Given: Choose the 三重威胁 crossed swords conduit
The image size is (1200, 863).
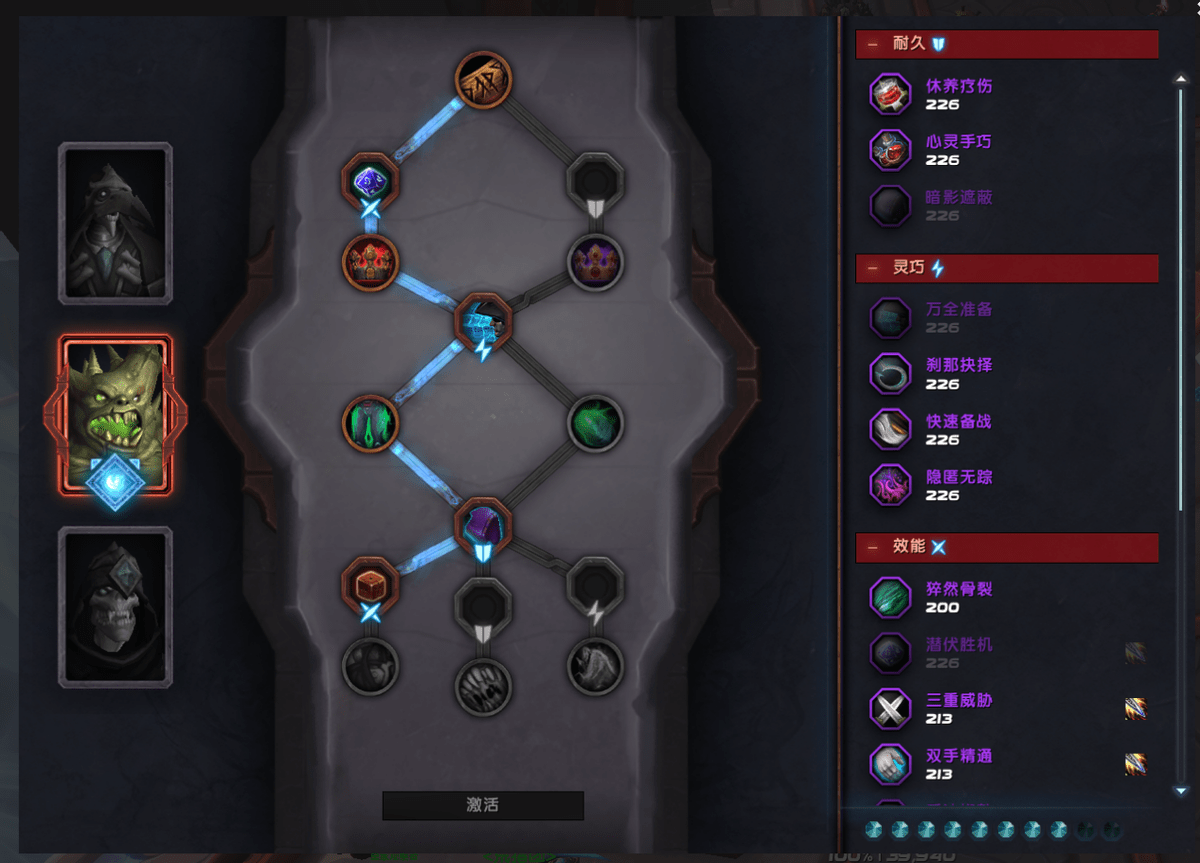Looking at the screenshot, I should (x=889, y=709).
